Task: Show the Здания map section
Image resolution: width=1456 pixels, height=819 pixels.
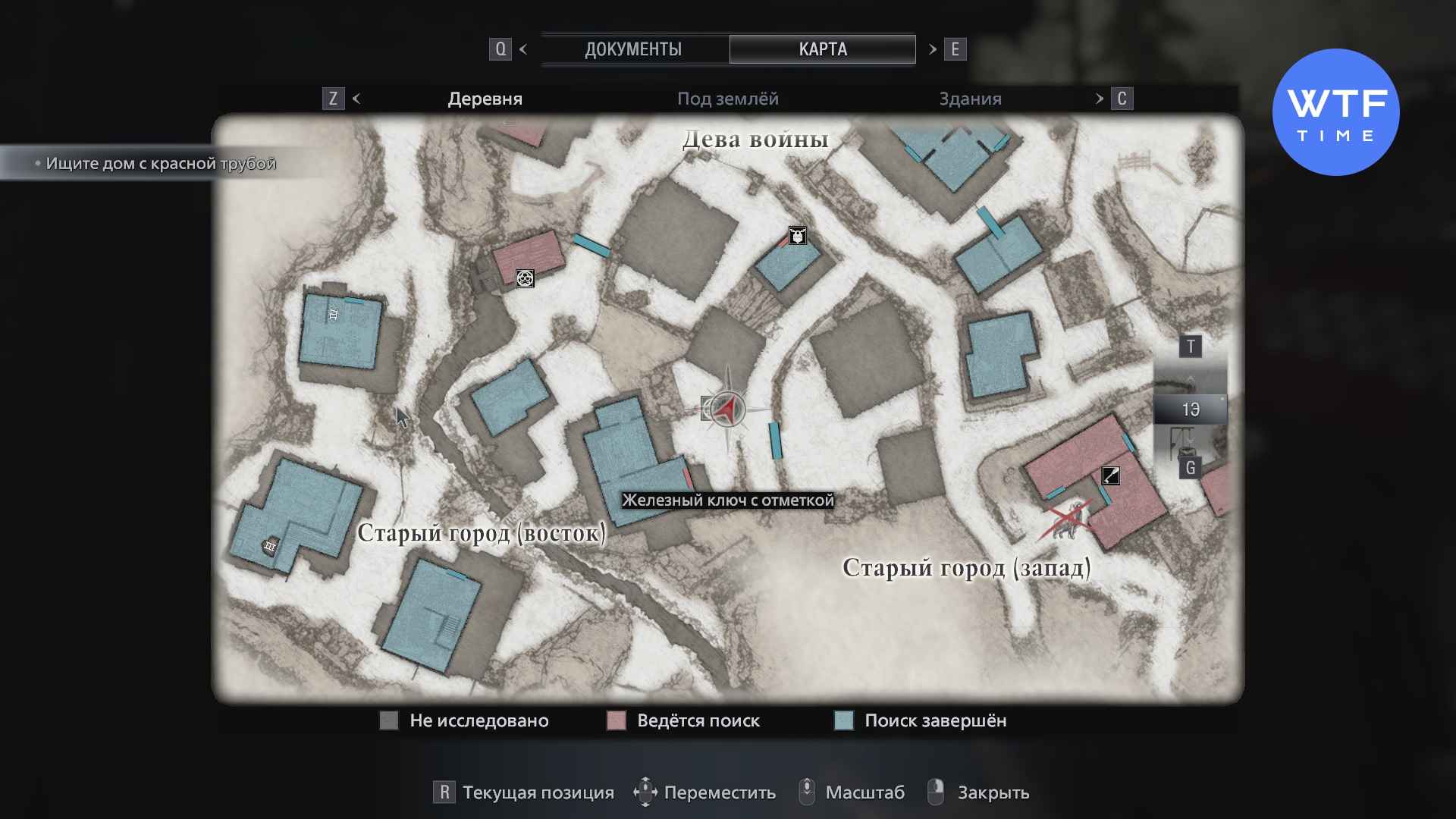Action: coord(970,99)
